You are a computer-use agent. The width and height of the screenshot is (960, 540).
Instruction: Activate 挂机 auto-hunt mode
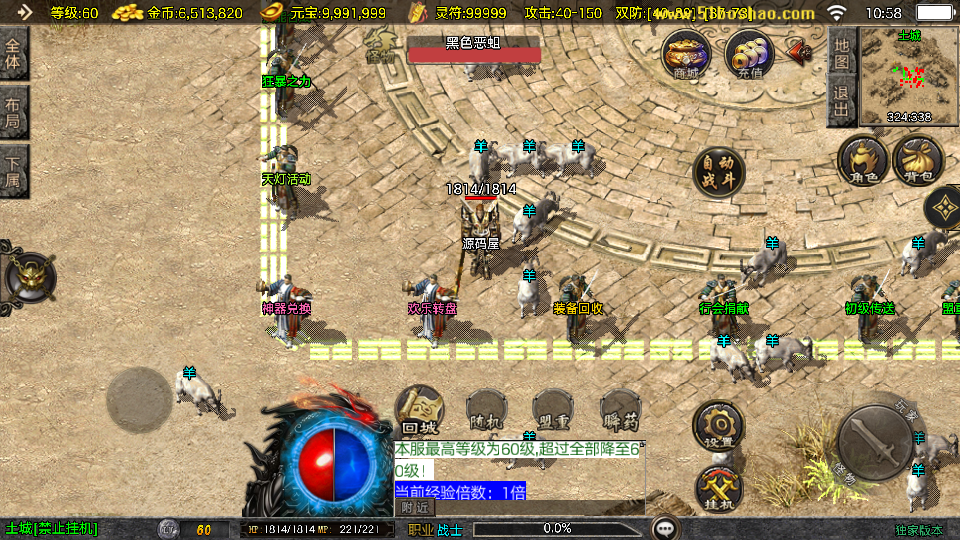(x=718, y=488)
